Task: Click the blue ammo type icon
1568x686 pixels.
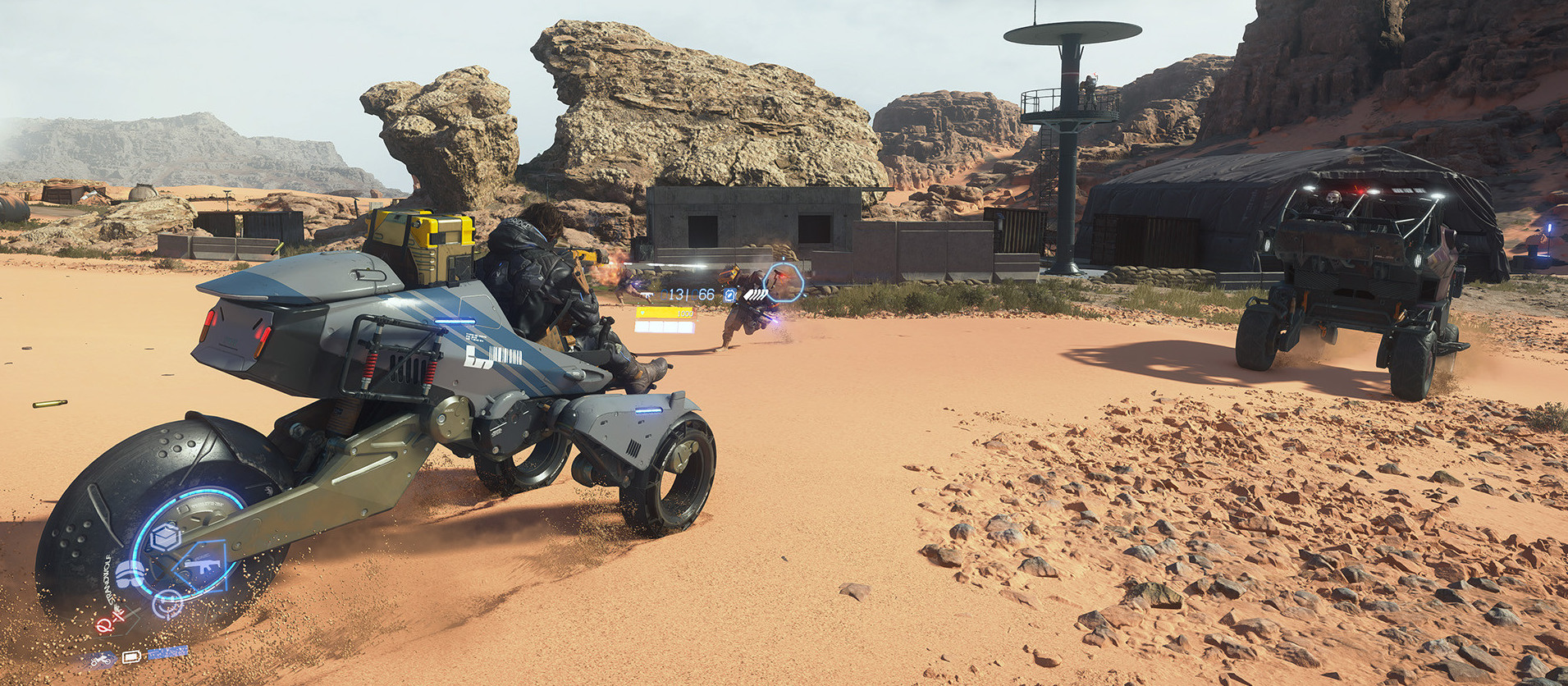Action: [729, 295]
